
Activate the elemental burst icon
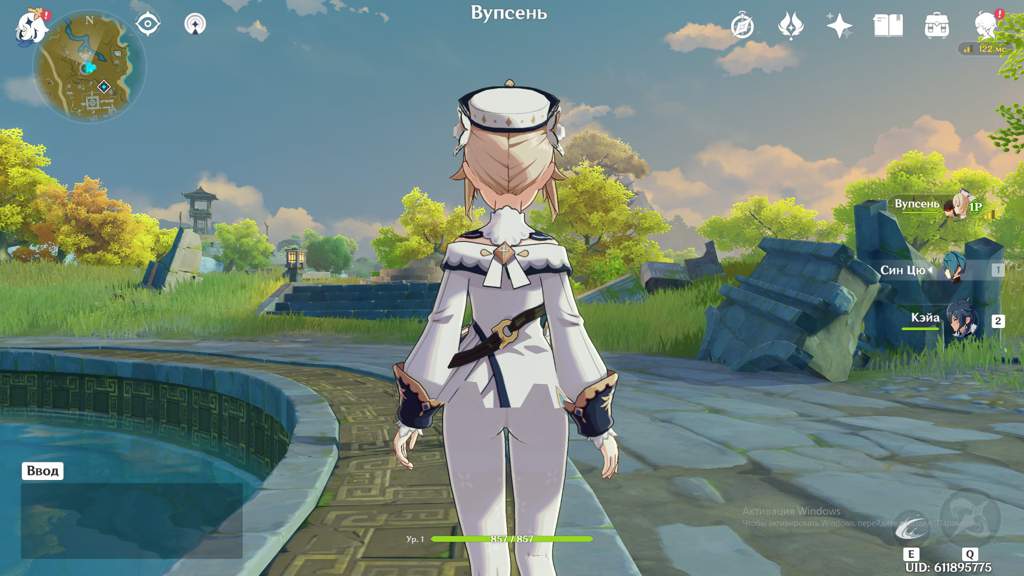(970, 516)
